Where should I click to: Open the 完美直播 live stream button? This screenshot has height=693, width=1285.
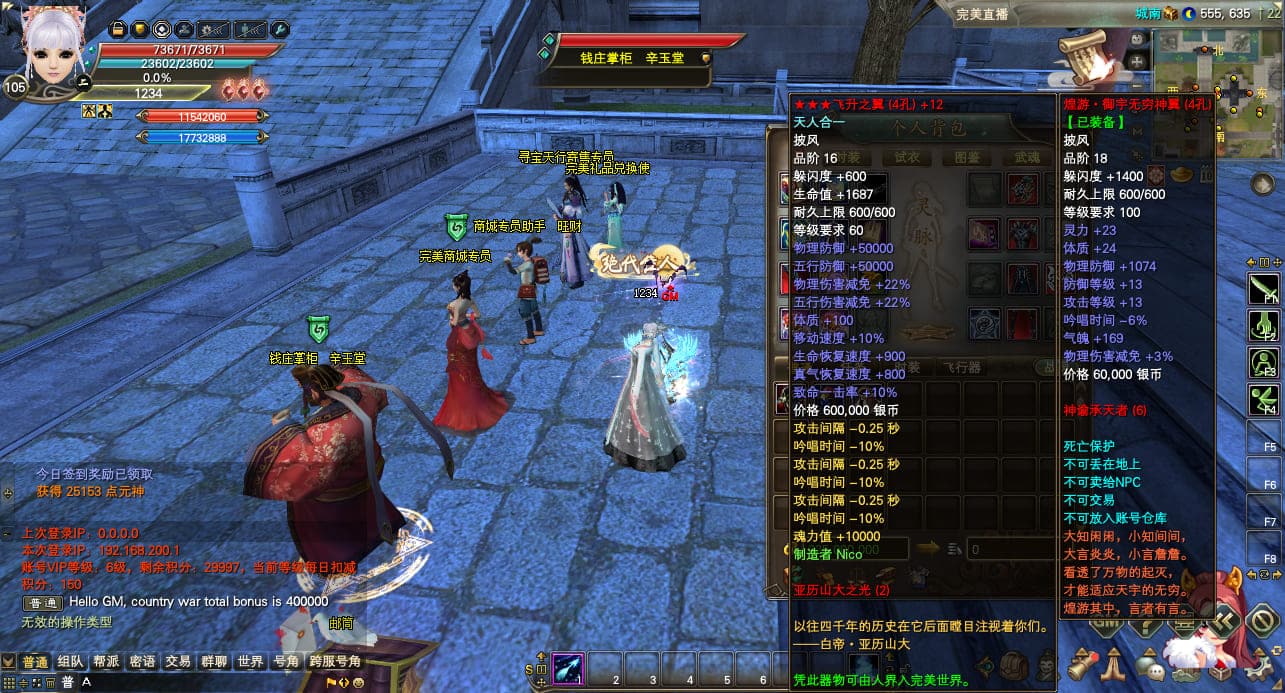coord(984,14)
